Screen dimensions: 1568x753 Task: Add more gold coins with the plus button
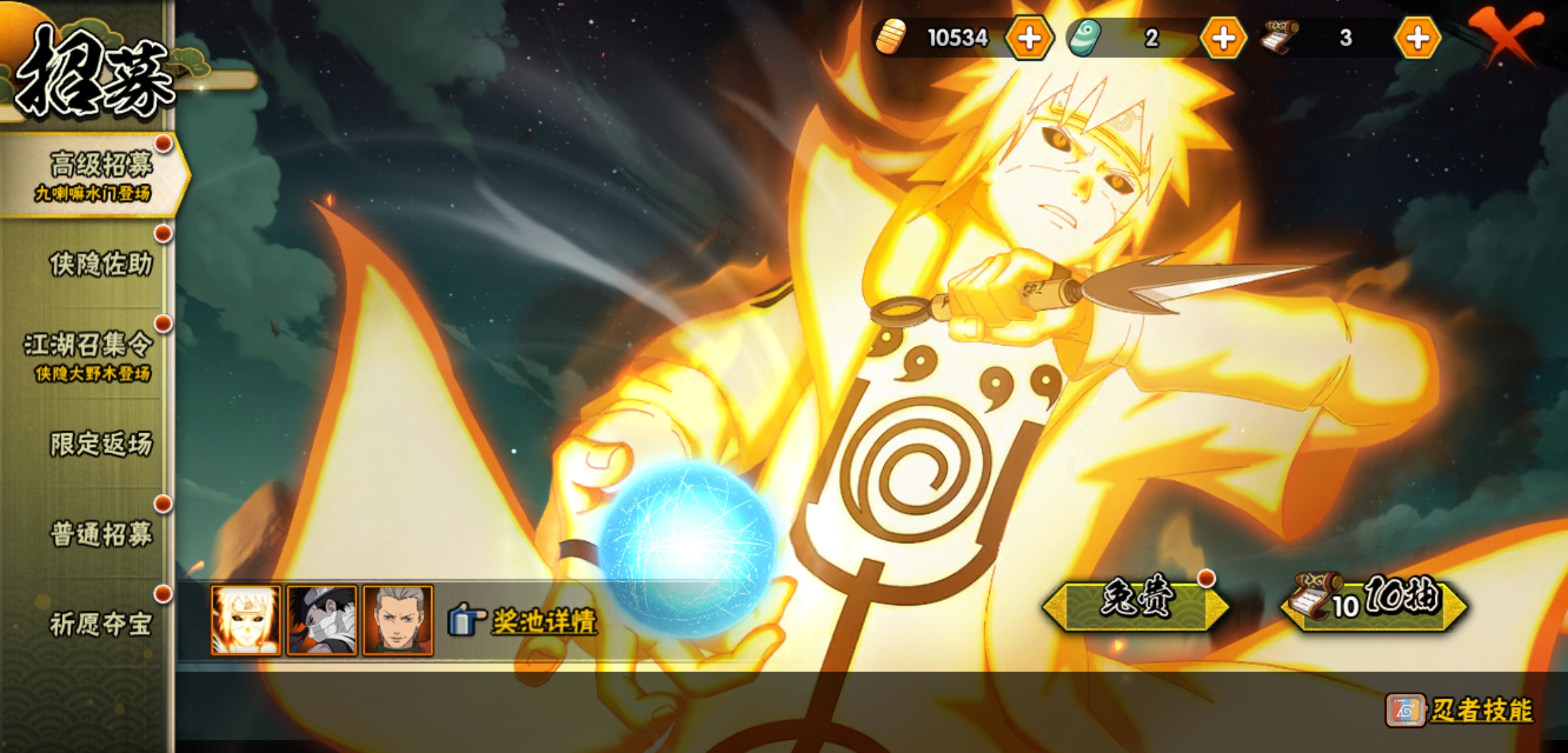1029,38
